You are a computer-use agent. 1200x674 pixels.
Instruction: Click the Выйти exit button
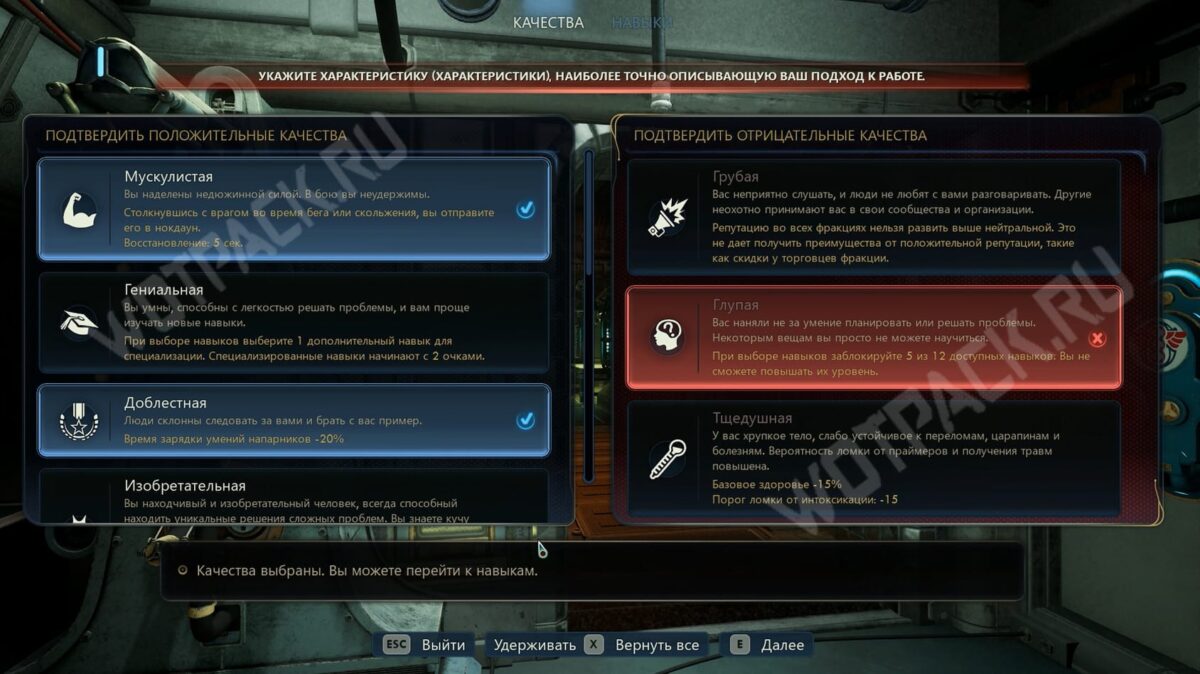click(425, 645)
